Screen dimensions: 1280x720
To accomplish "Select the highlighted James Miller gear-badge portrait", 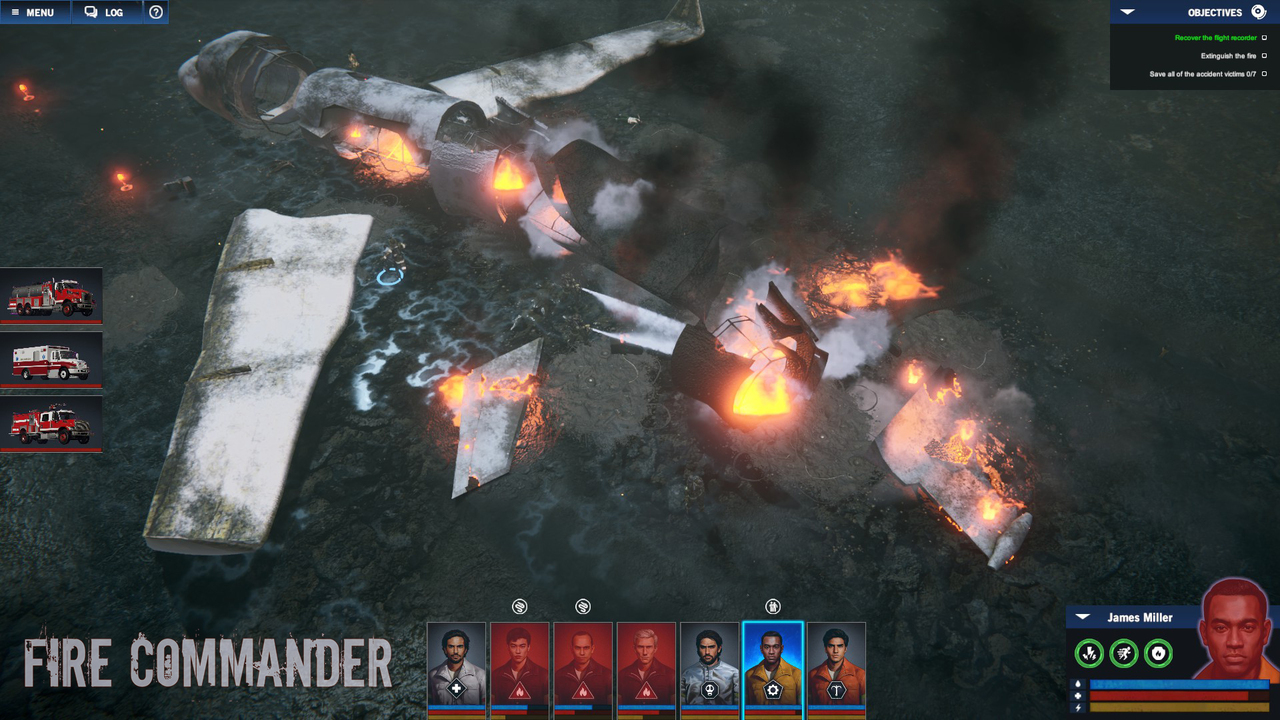I will [x=772, y=665].
